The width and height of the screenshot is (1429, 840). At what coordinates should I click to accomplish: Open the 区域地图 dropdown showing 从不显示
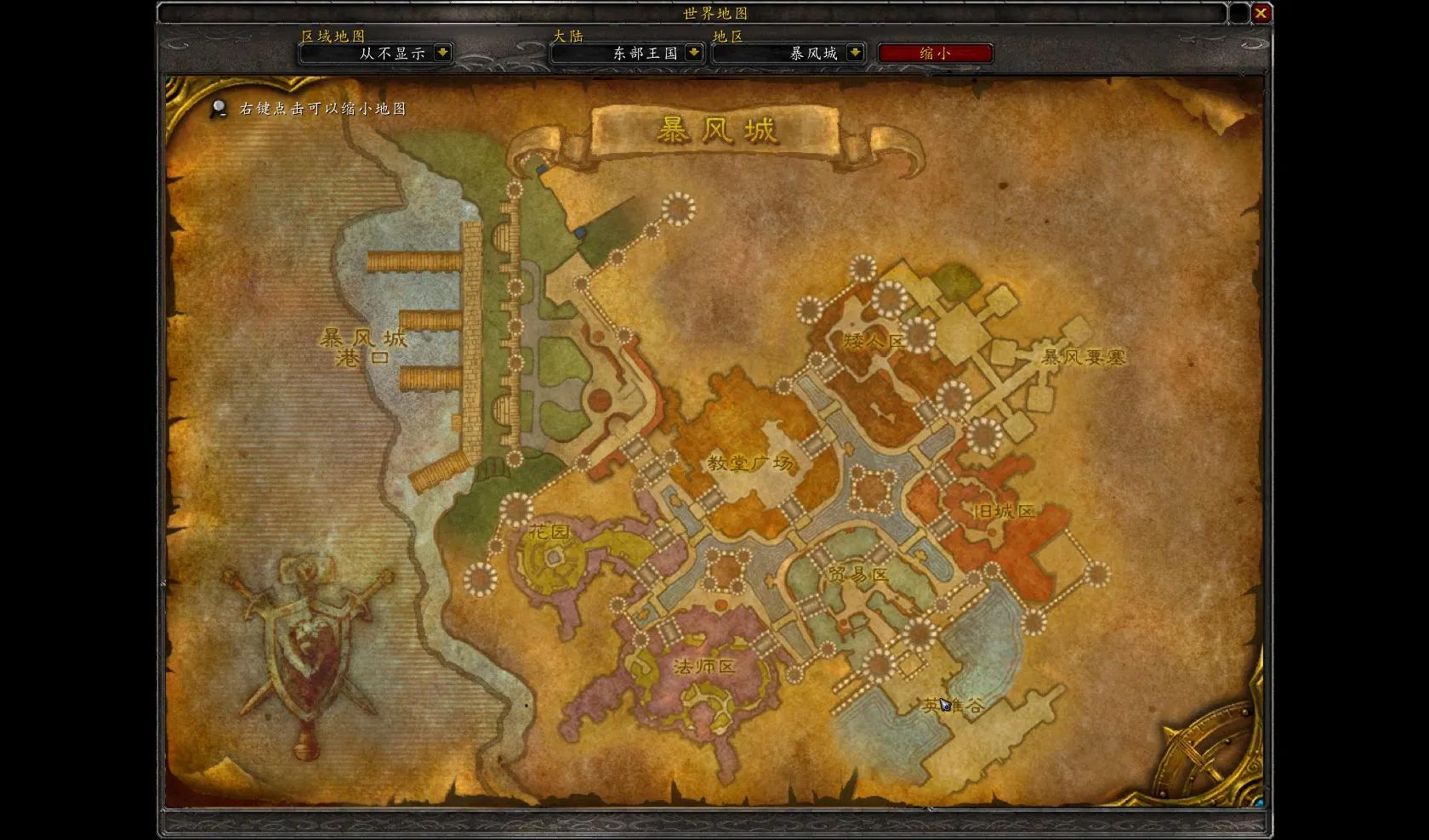pyautogui.click(x=374, y=53)
